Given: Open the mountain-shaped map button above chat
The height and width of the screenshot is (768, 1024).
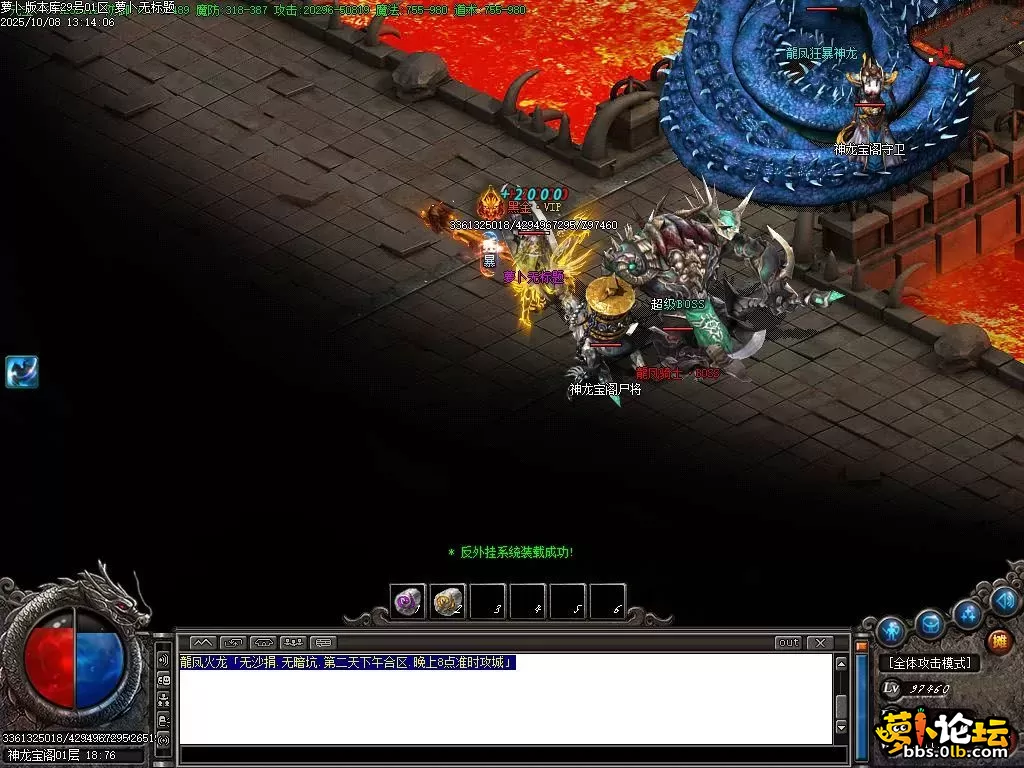Looking at the screenshot, I should coord(203,642).
